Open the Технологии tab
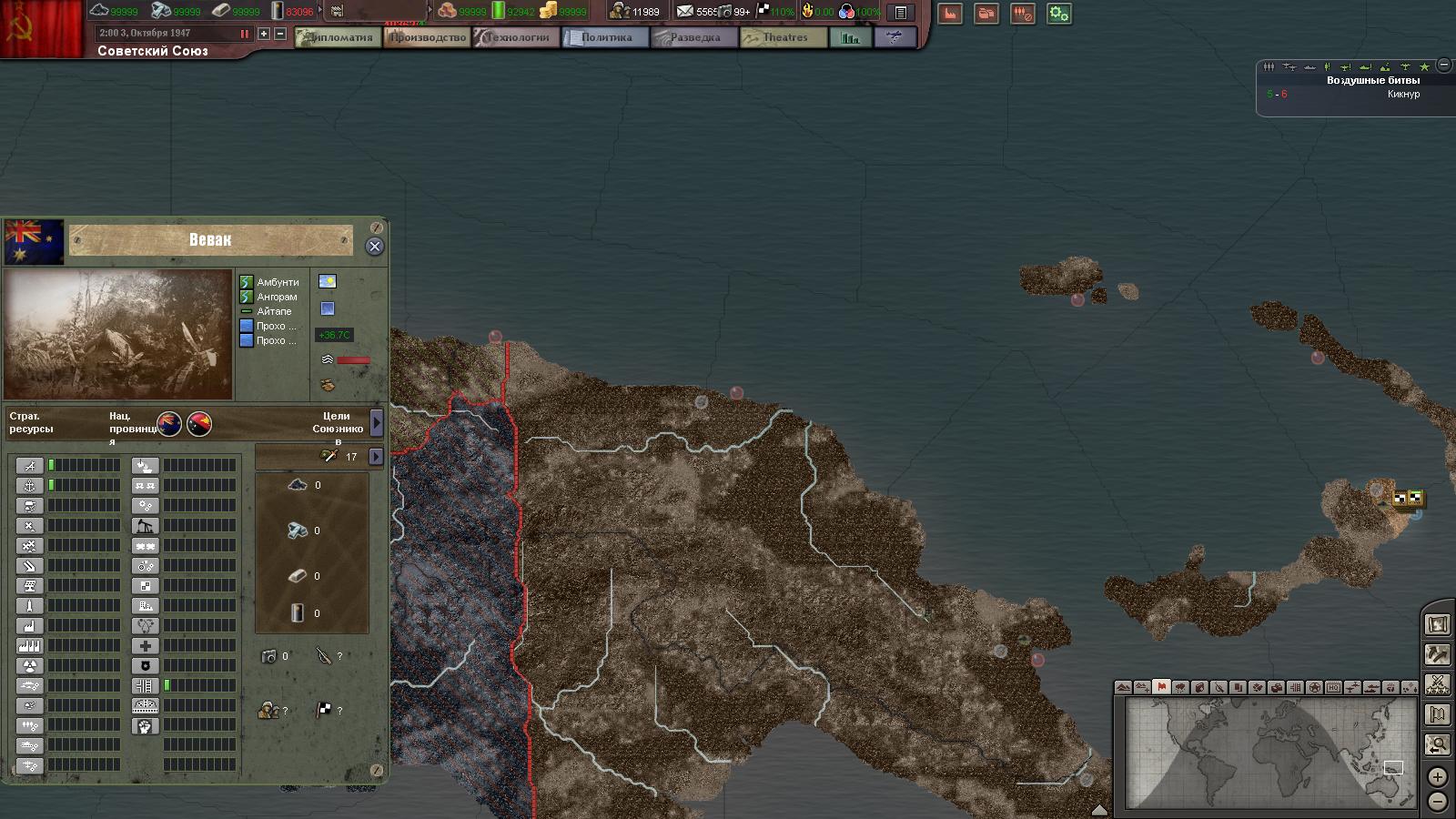The width and height of the screenshot is (1456, 819). point(516,37)
